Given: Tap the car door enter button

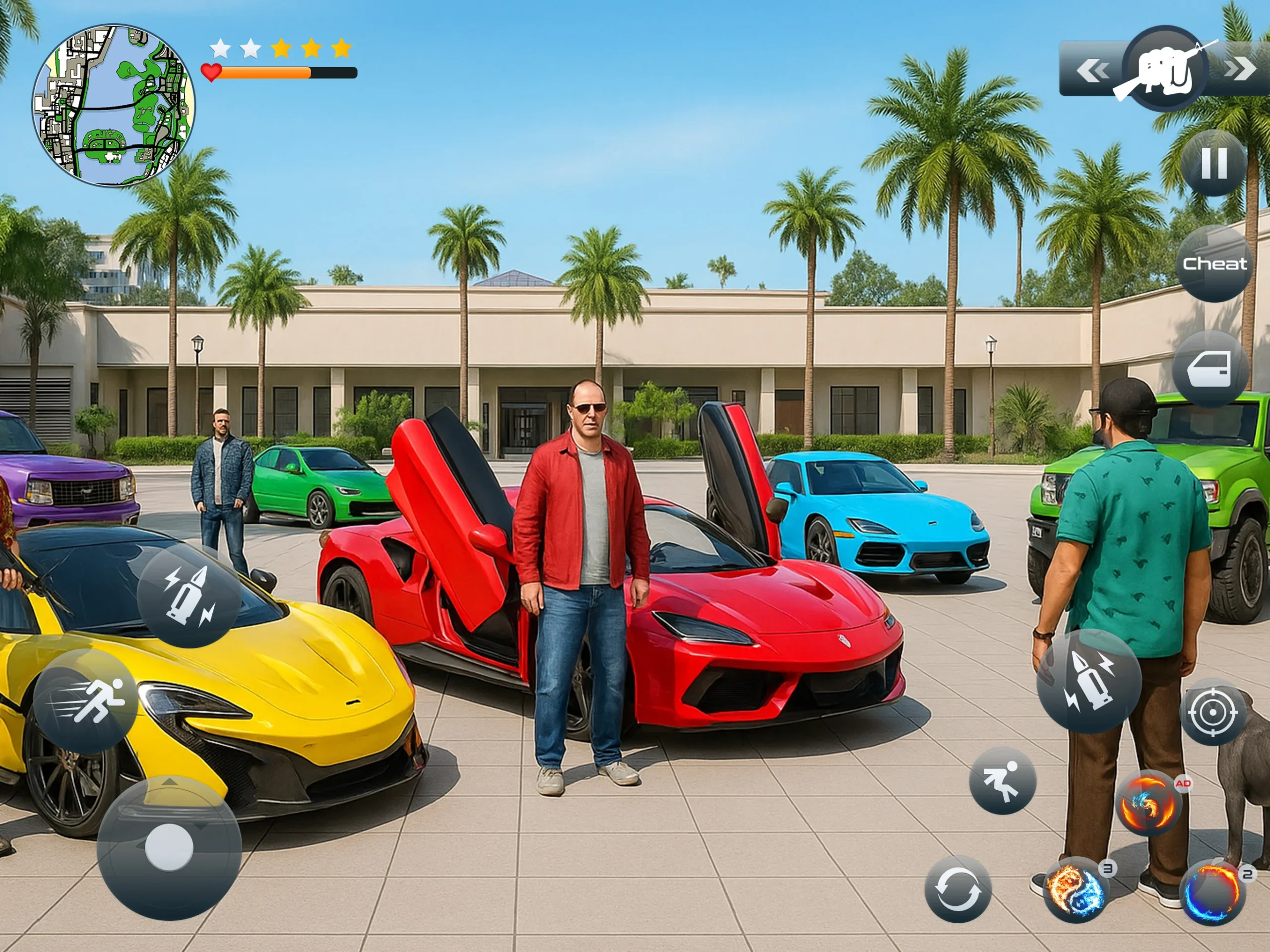Looking at the screenshot, I should (x=1210, y=369).
